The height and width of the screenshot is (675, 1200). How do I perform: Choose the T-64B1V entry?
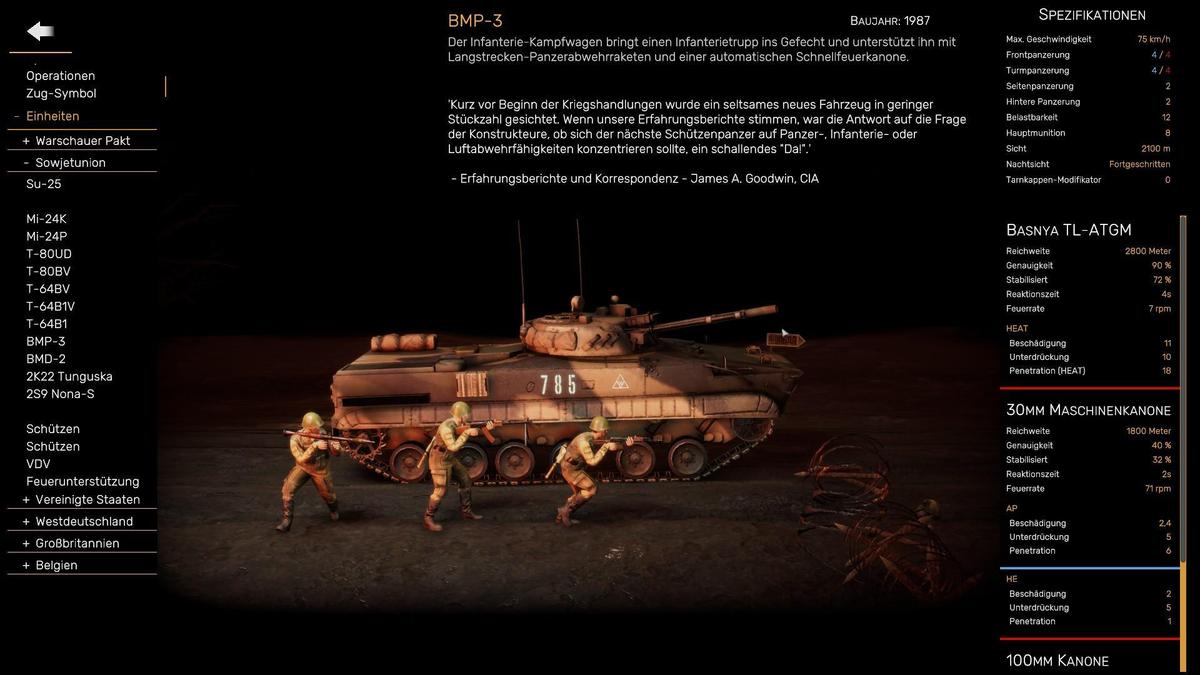(x=50, y=306)
